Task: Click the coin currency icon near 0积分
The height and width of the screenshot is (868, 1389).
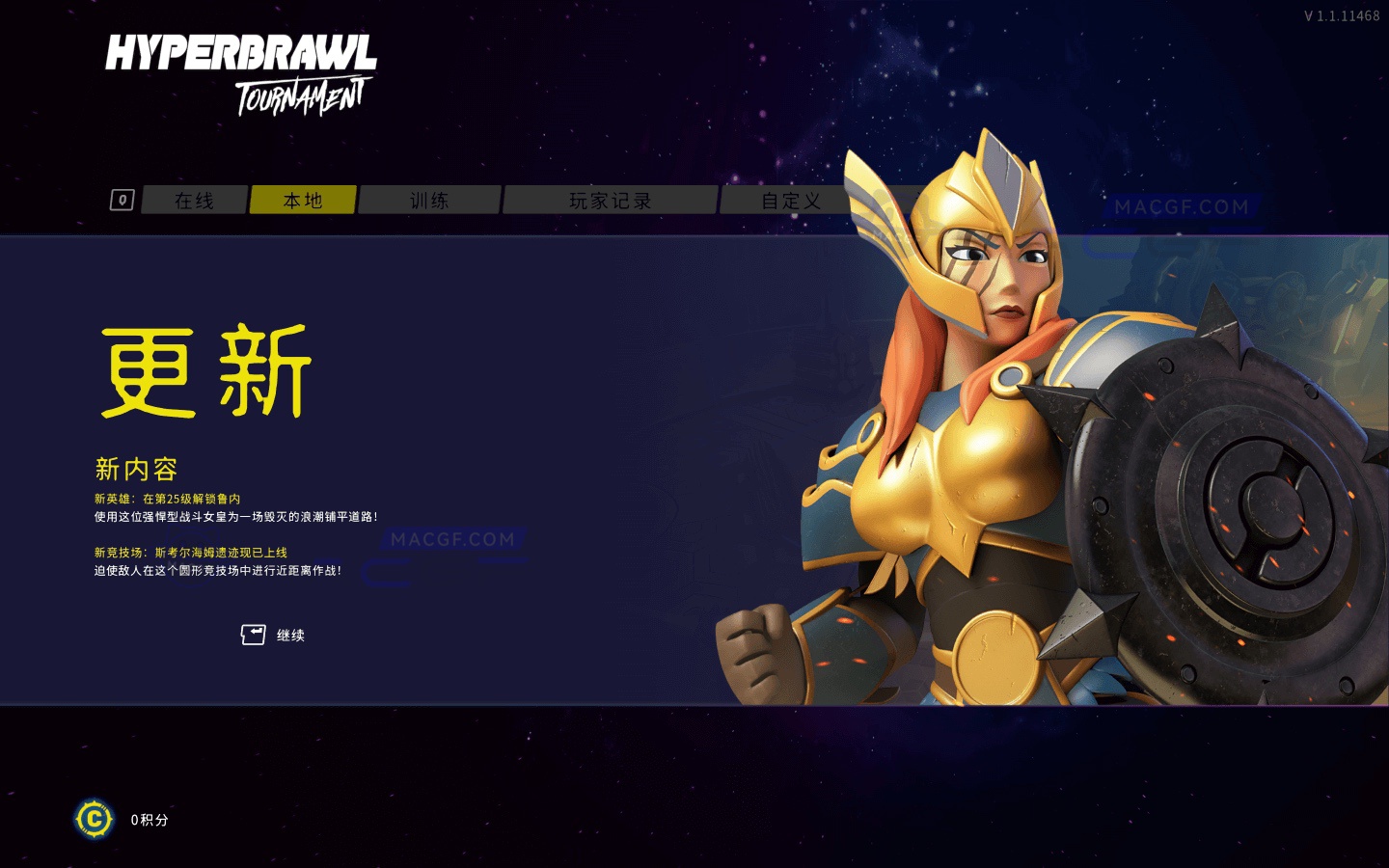Action: click(94, 820)
